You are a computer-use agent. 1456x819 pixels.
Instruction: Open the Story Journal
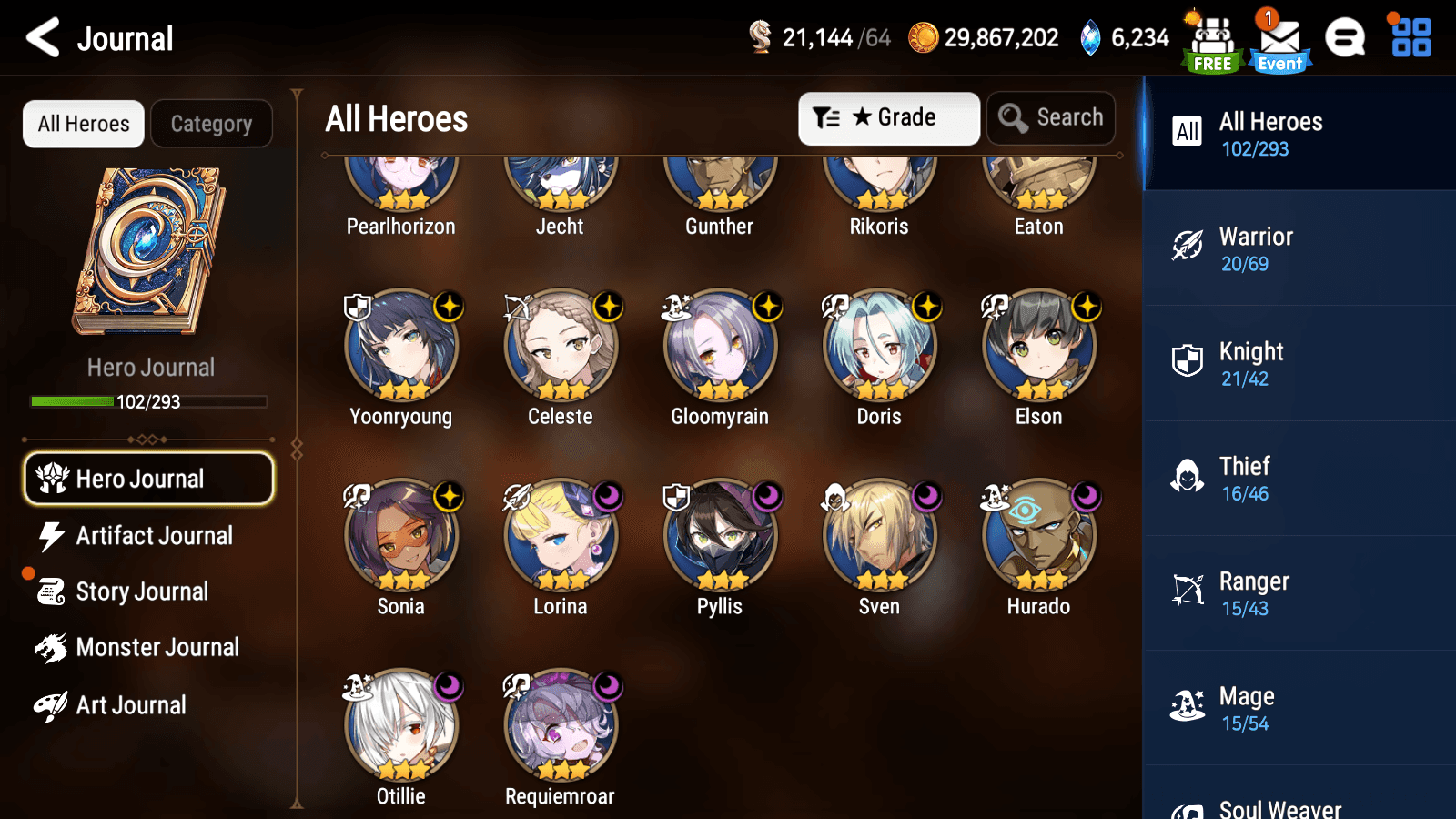point(141,591)
